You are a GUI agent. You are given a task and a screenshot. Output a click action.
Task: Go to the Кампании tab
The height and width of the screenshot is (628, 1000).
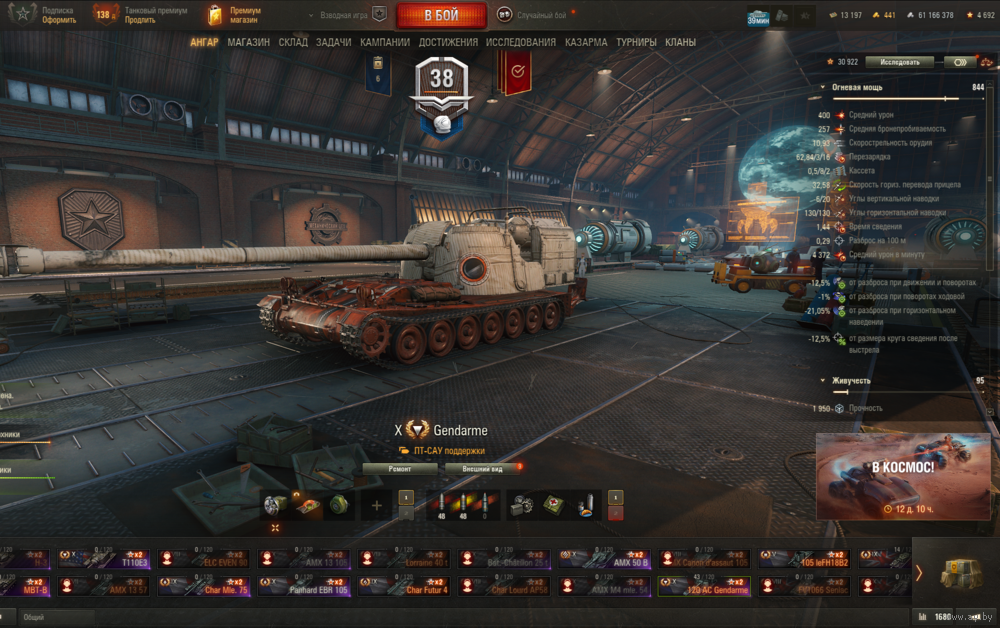[x=384, y=43]
